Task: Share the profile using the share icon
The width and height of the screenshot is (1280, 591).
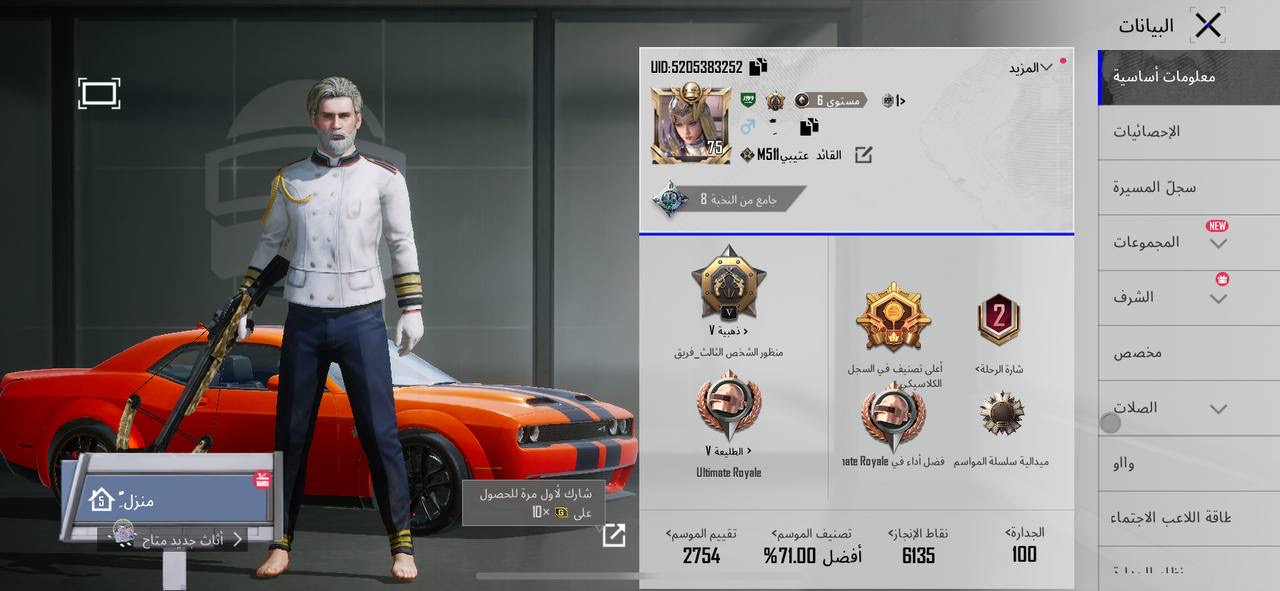Action: click(614, 536)
